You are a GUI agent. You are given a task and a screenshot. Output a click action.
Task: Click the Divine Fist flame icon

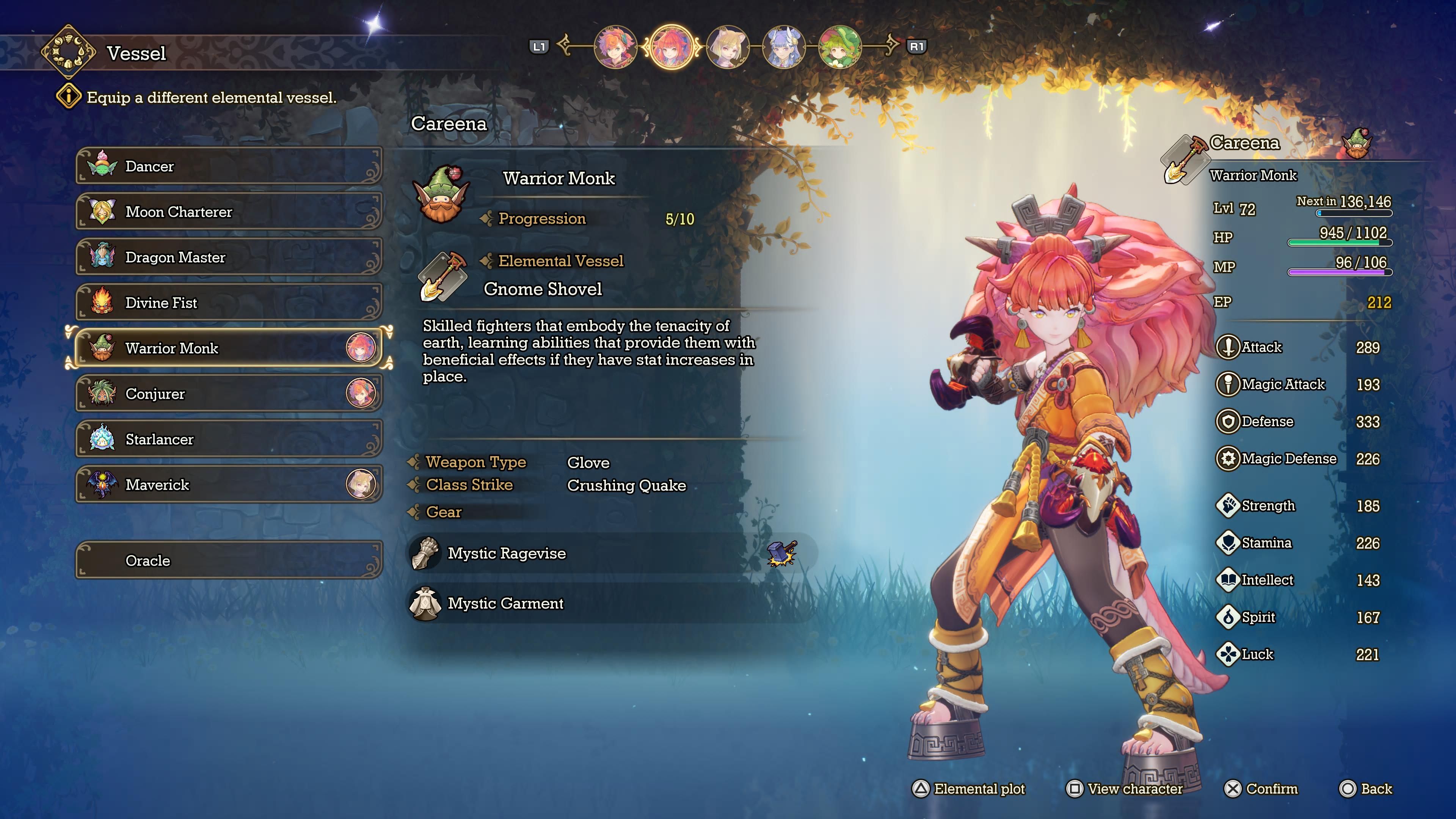pyautogui.click(x=102, y=303)
